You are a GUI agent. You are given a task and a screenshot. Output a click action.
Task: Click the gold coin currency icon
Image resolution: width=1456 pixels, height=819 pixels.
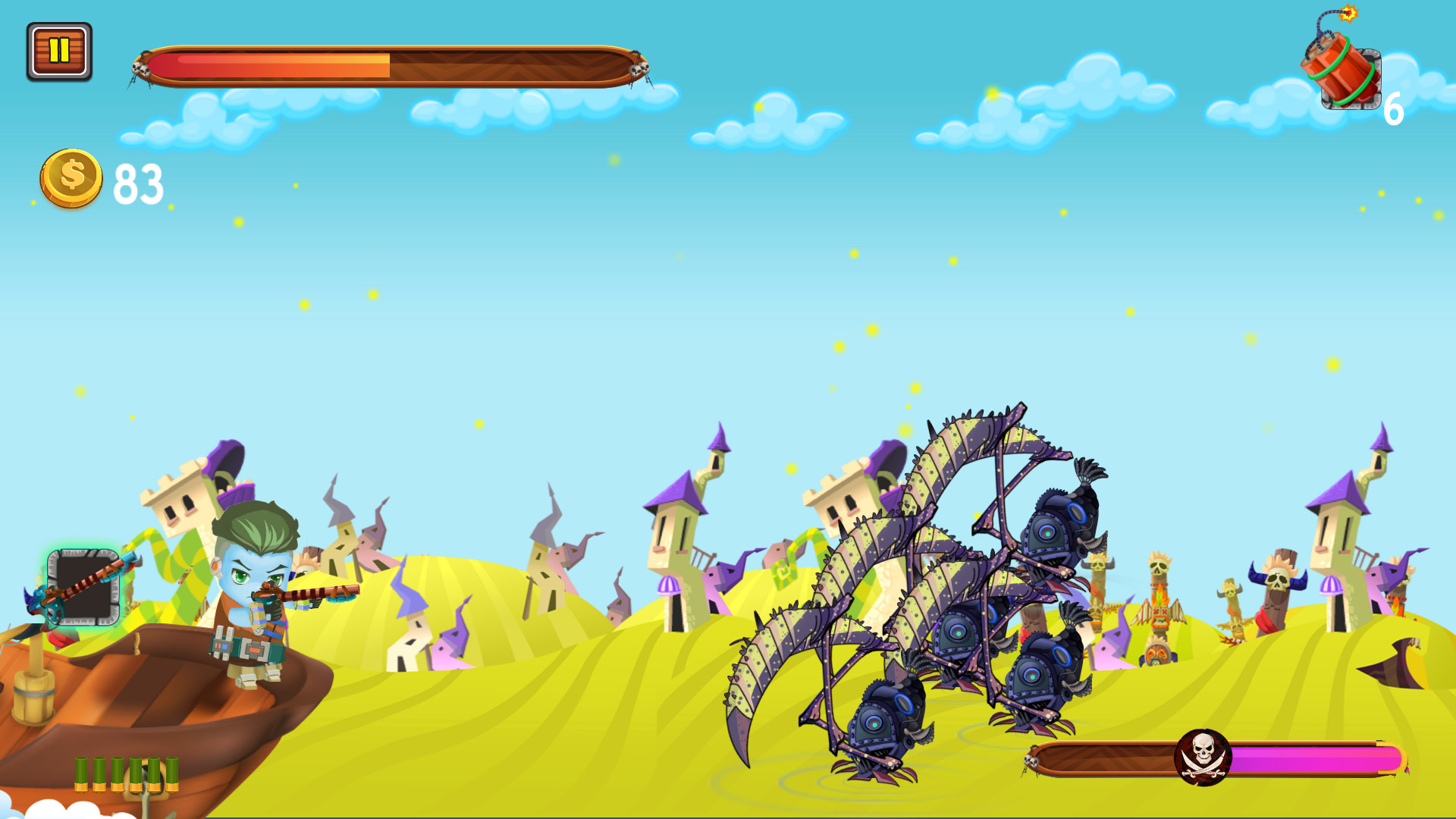coord(72,178)
